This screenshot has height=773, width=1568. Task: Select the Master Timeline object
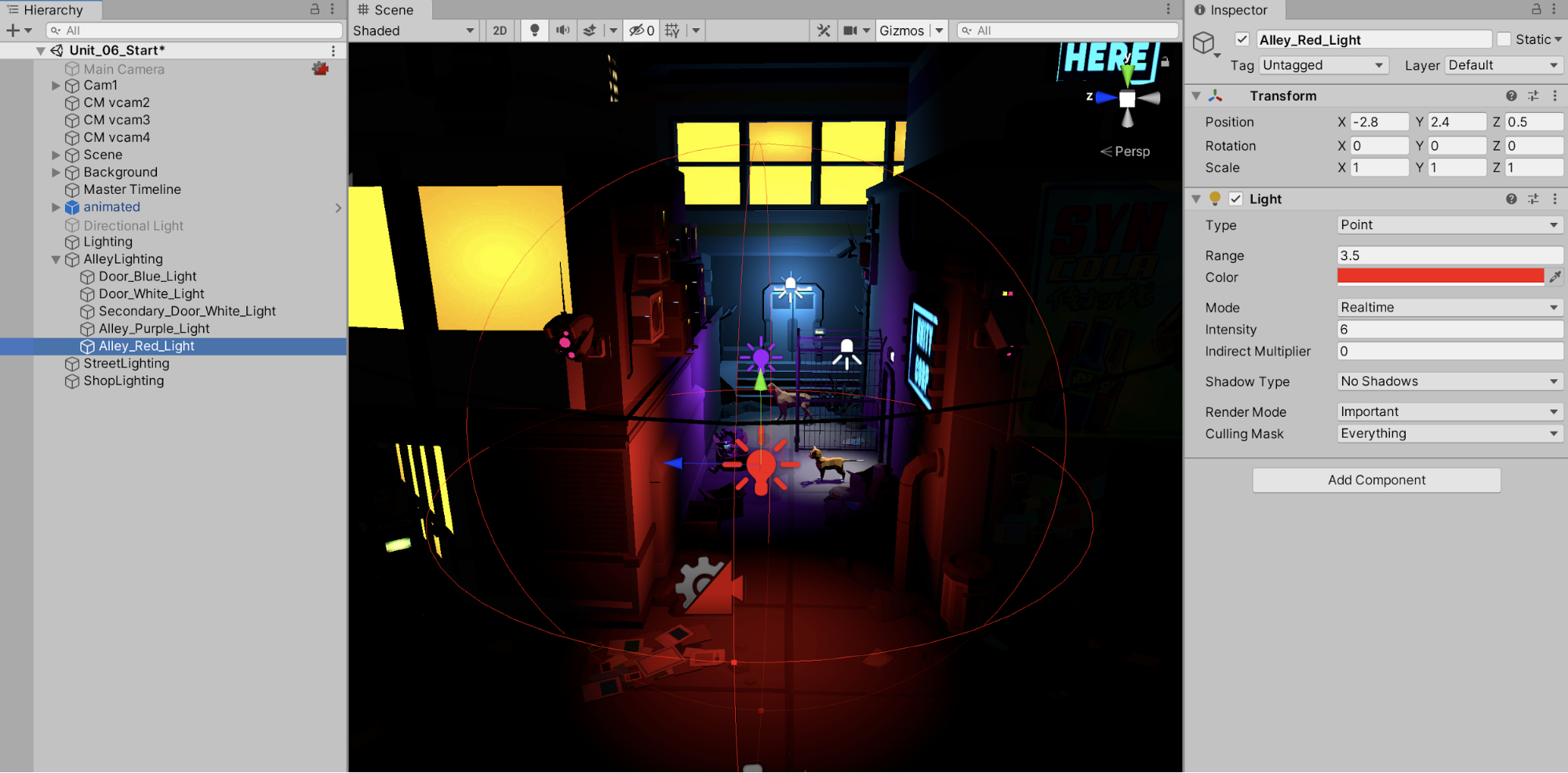(132, 189)
